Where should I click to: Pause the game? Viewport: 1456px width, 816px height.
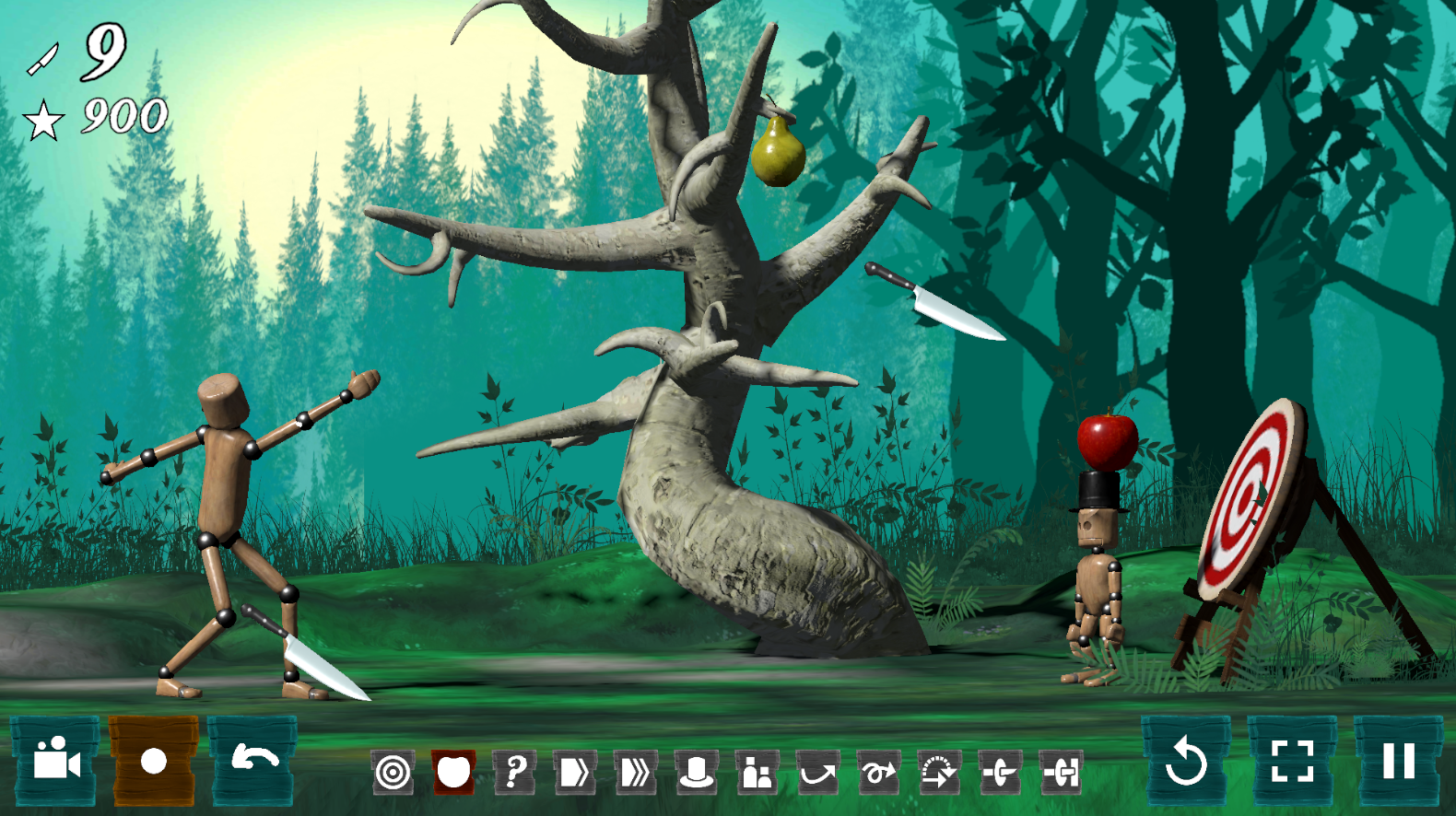tap(1398, 761)
